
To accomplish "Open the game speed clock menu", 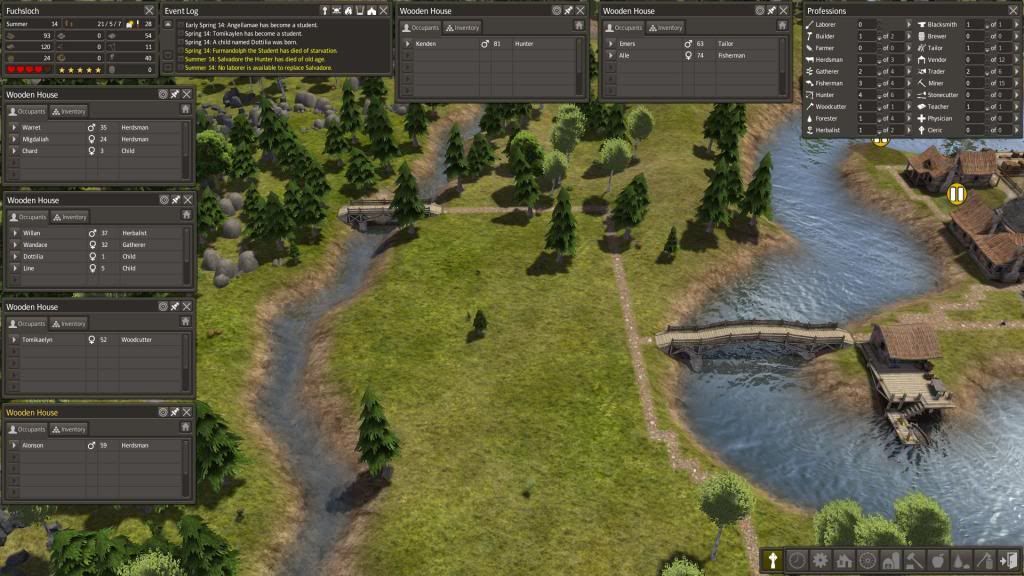I will (797, 561).
